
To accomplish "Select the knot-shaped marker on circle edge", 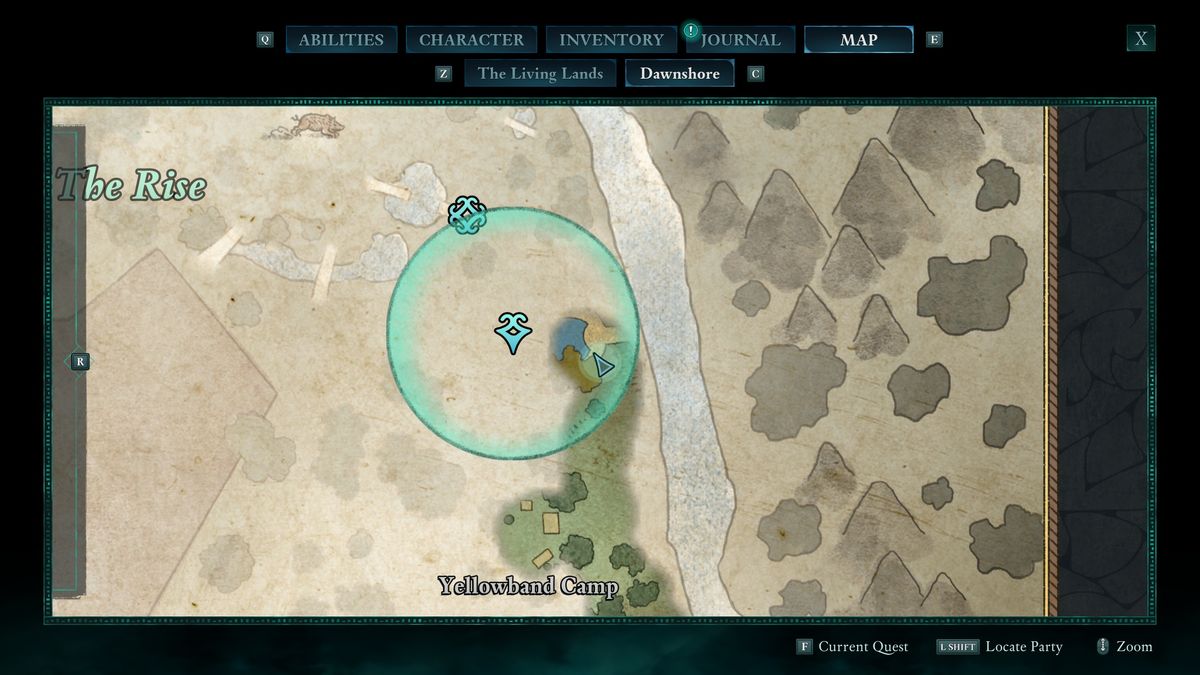I will pos(467,215).
